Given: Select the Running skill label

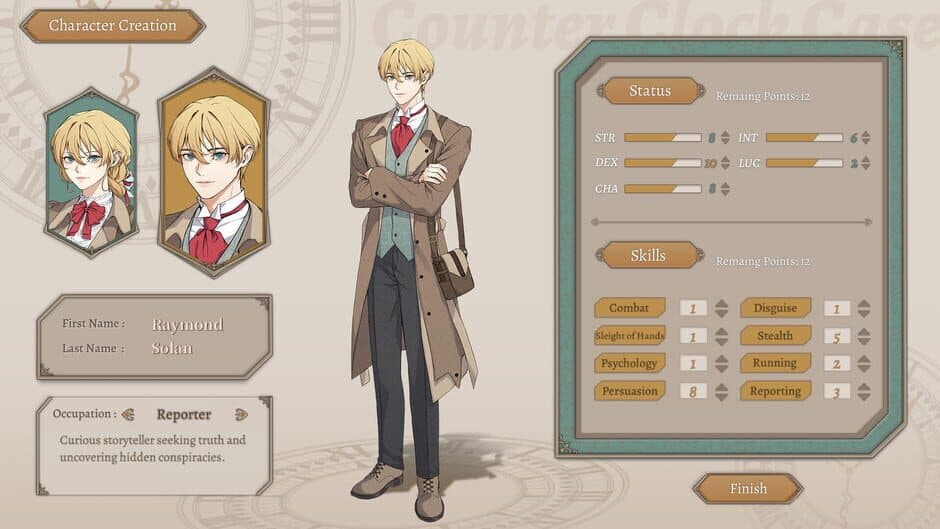Looking at the screenshot, I should pyautogui.click(x=775, y=363).
